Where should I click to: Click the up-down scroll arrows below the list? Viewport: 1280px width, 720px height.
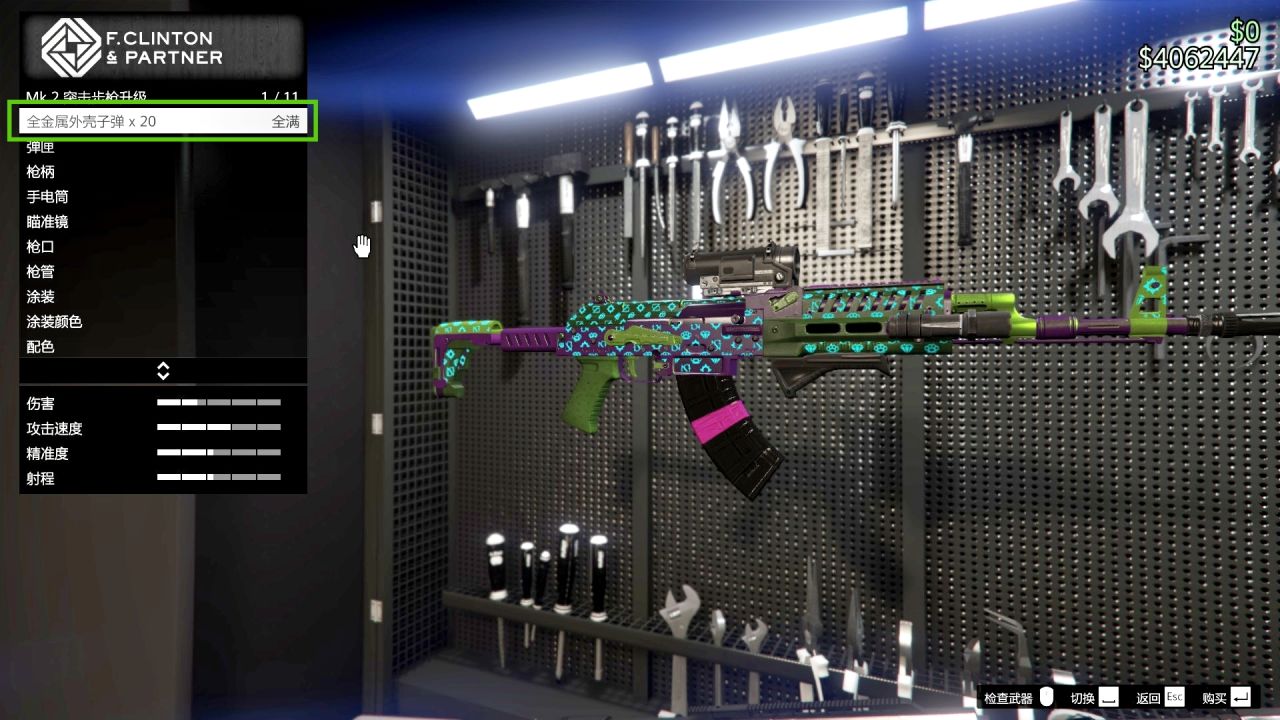(163, 370)
